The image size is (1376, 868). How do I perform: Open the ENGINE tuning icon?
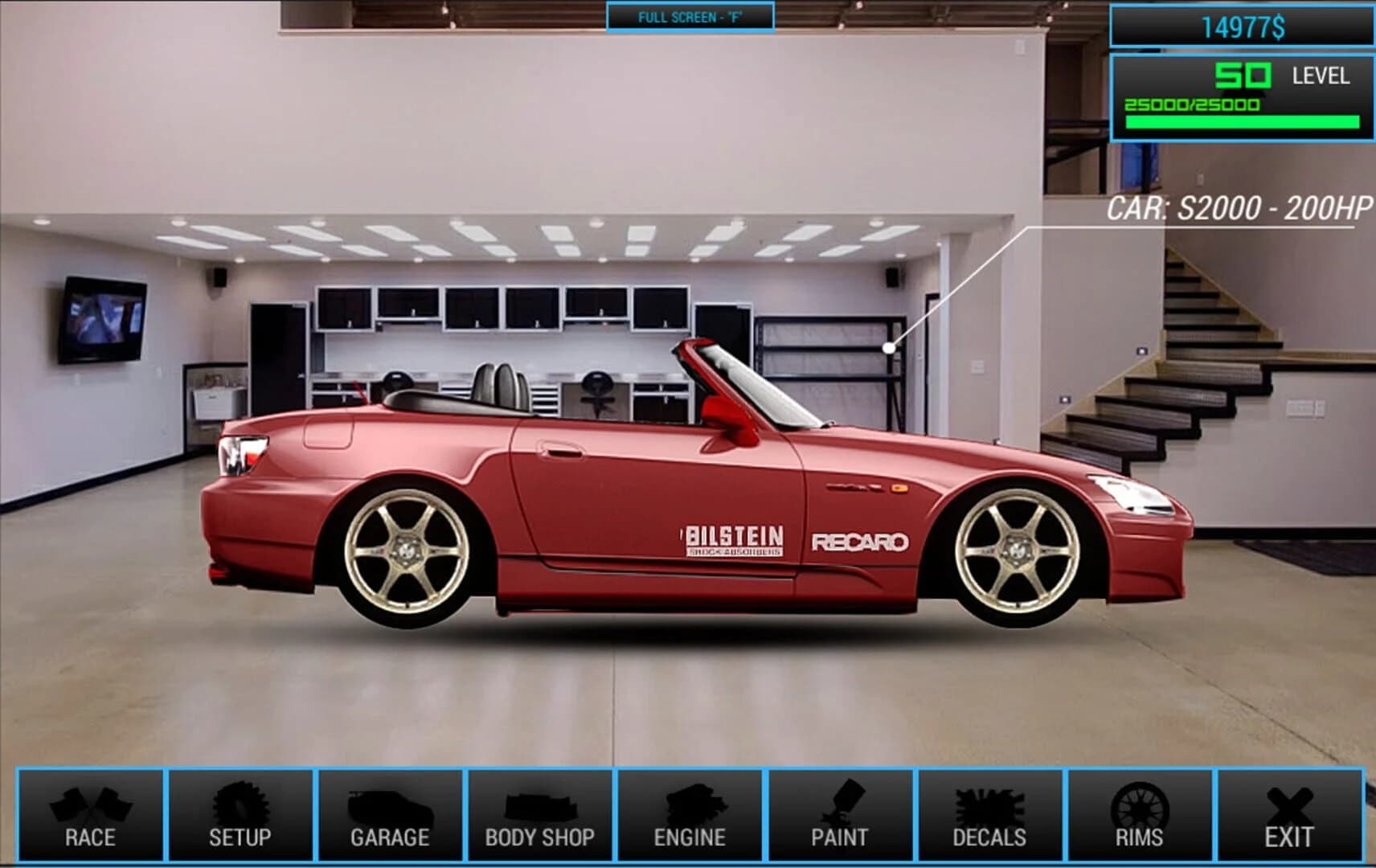688,812
